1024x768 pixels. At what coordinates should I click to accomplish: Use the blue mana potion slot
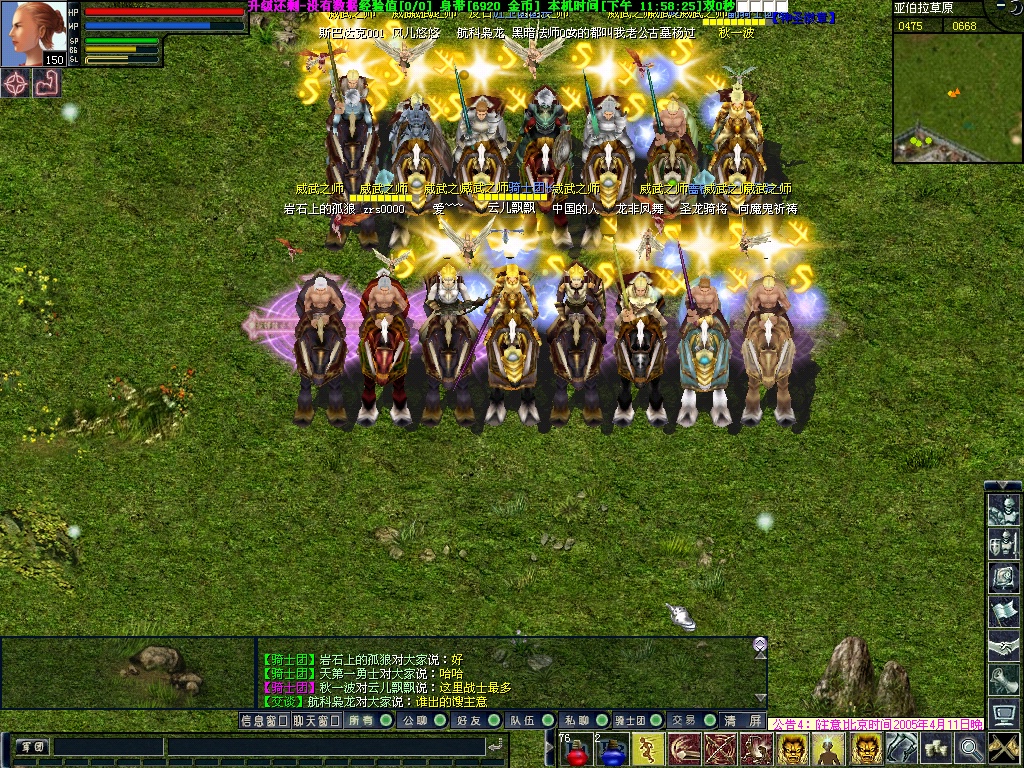pyautogui.click(x=612, y=750)
